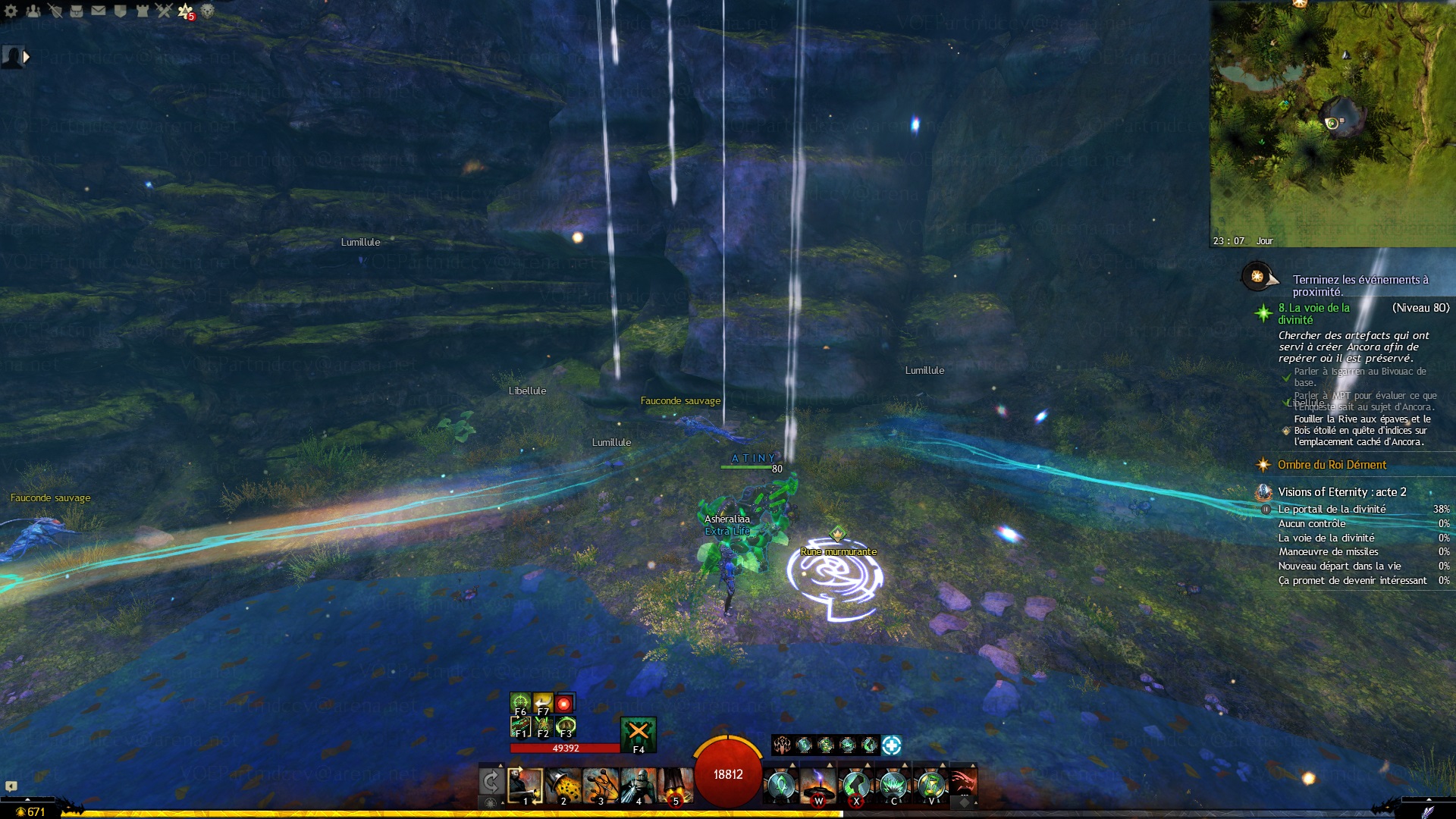Open the game menu gear icon

tap(11, 11)
